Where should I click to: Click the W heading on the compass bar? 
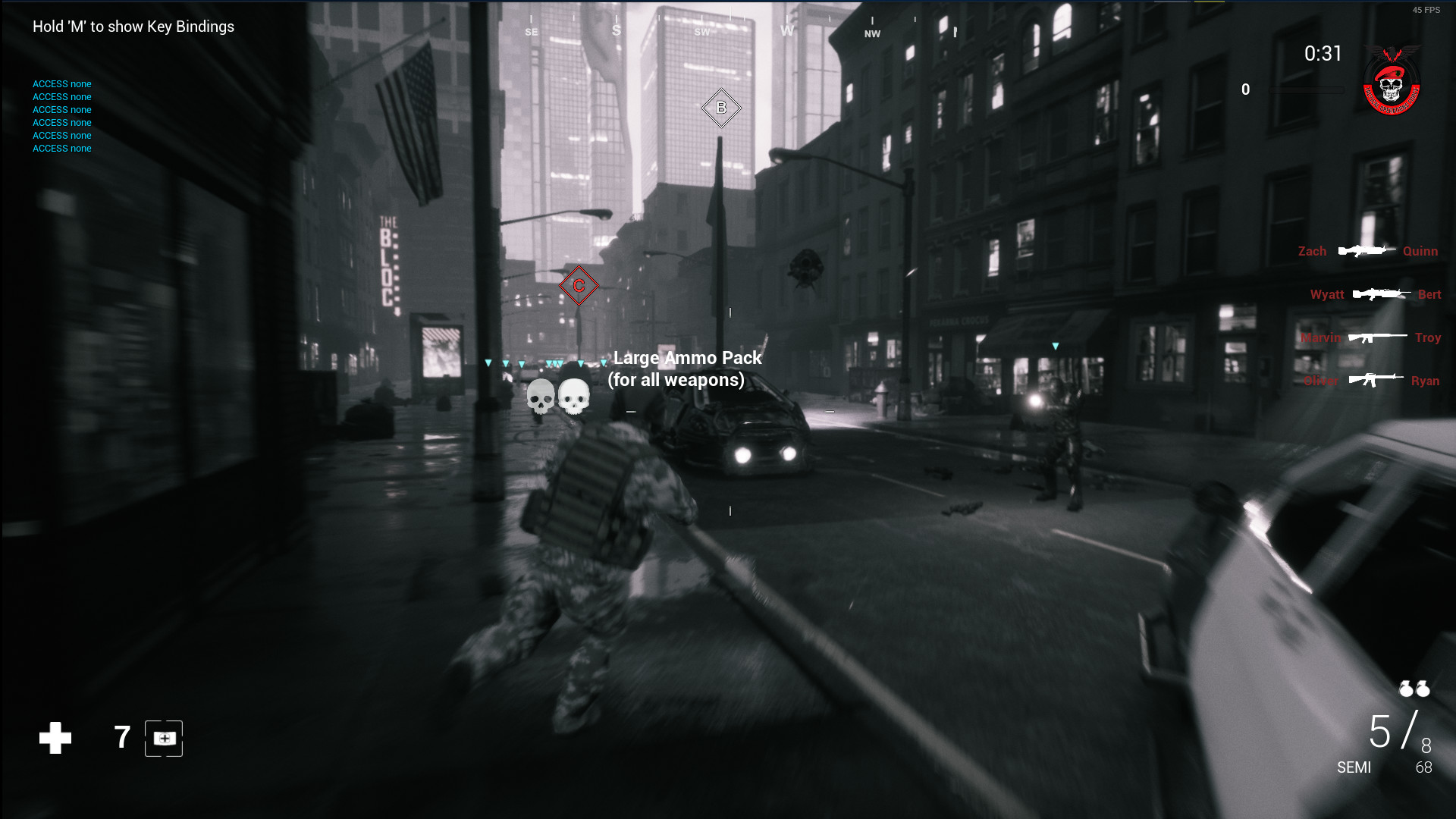[785, 33]
